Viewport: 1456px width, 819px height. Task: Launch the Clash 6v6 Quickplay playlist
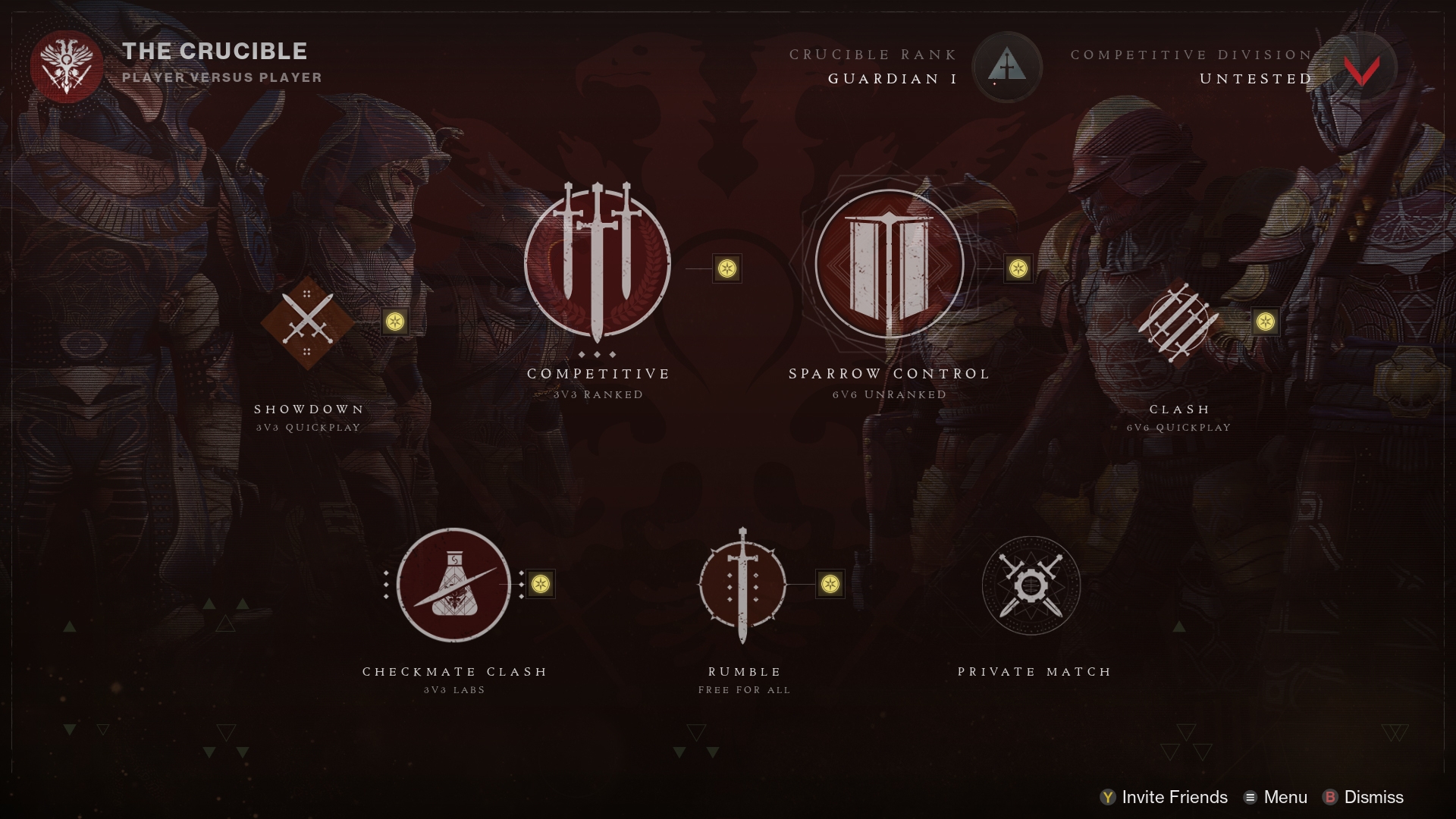1178,322
